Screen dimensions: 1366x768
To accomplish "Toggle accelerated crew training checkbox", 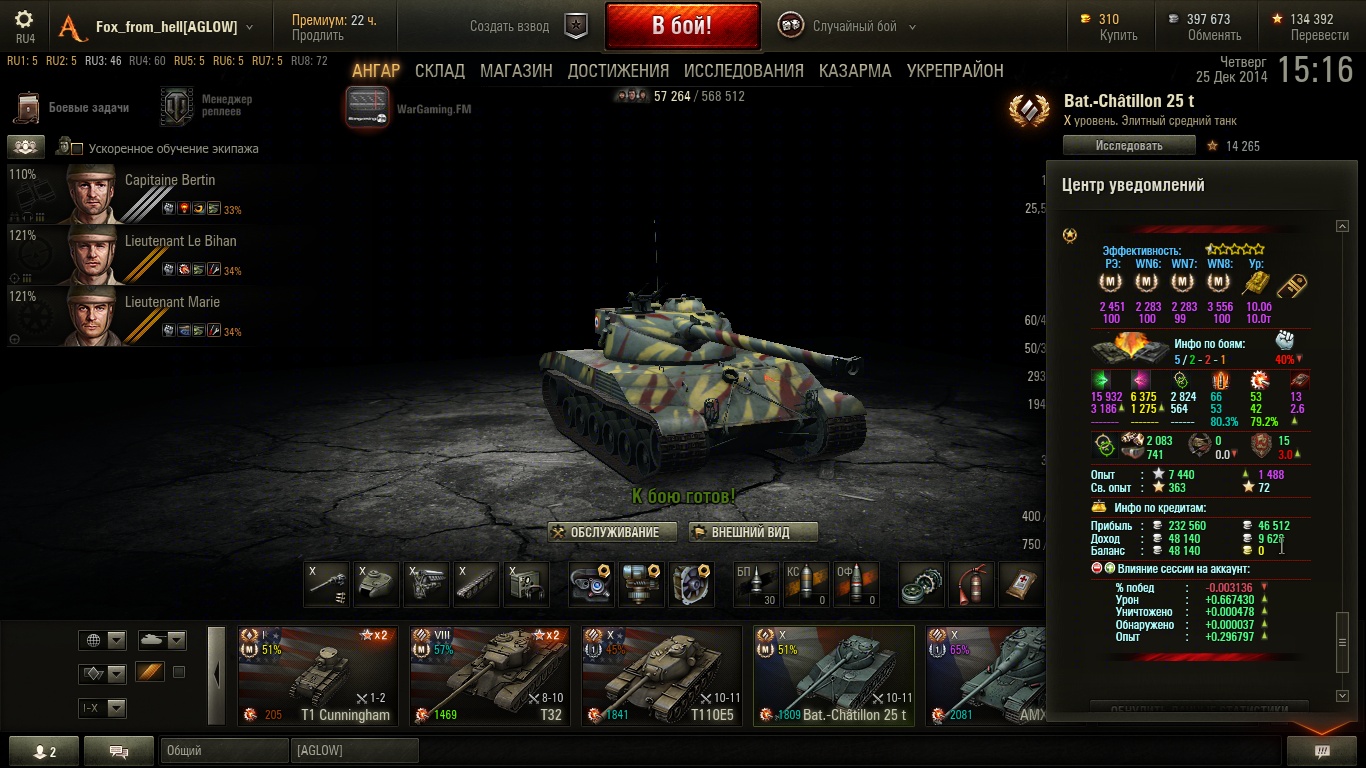I will coord(77,149).
